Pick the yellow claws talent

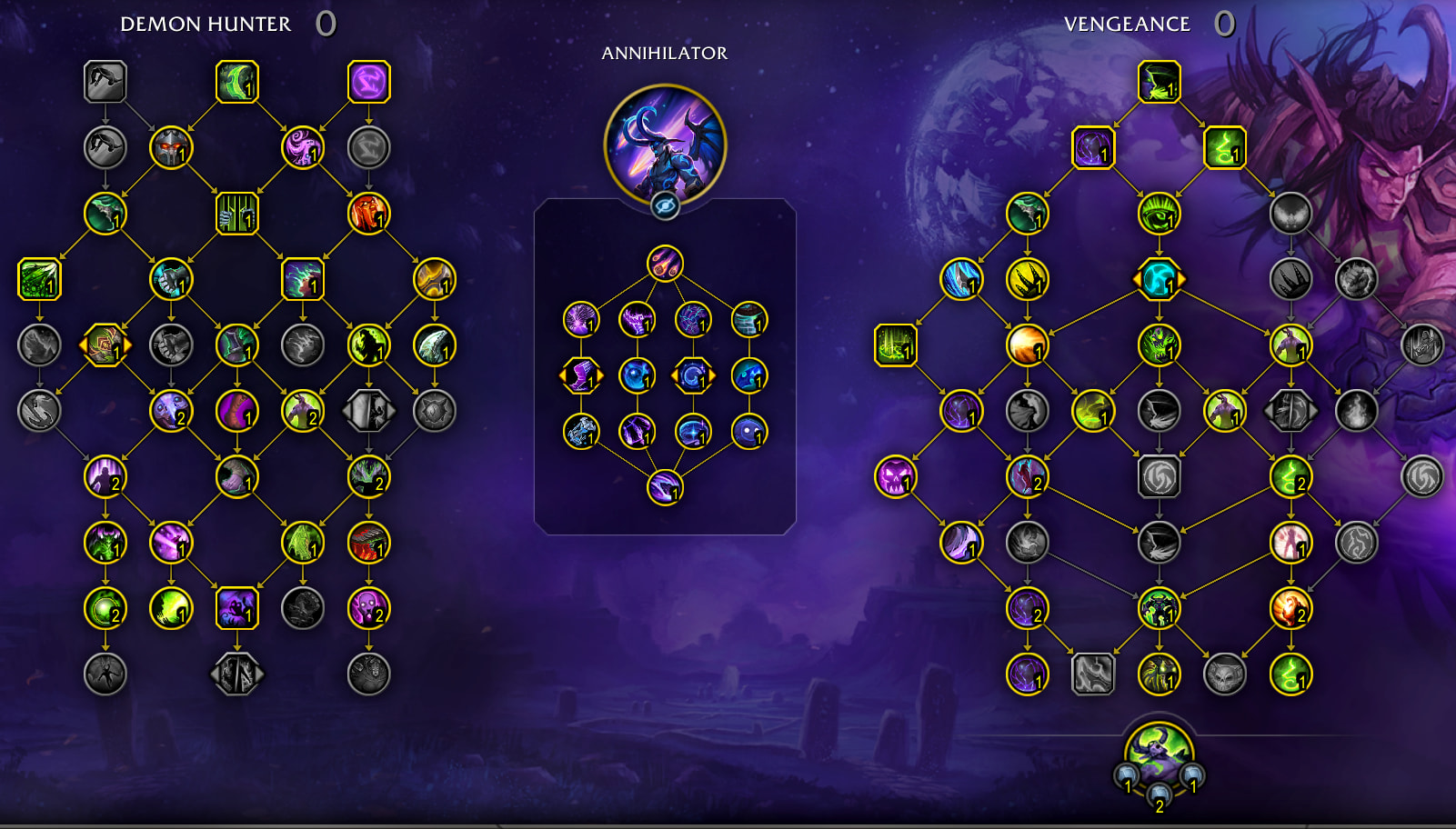point(1027,280)
